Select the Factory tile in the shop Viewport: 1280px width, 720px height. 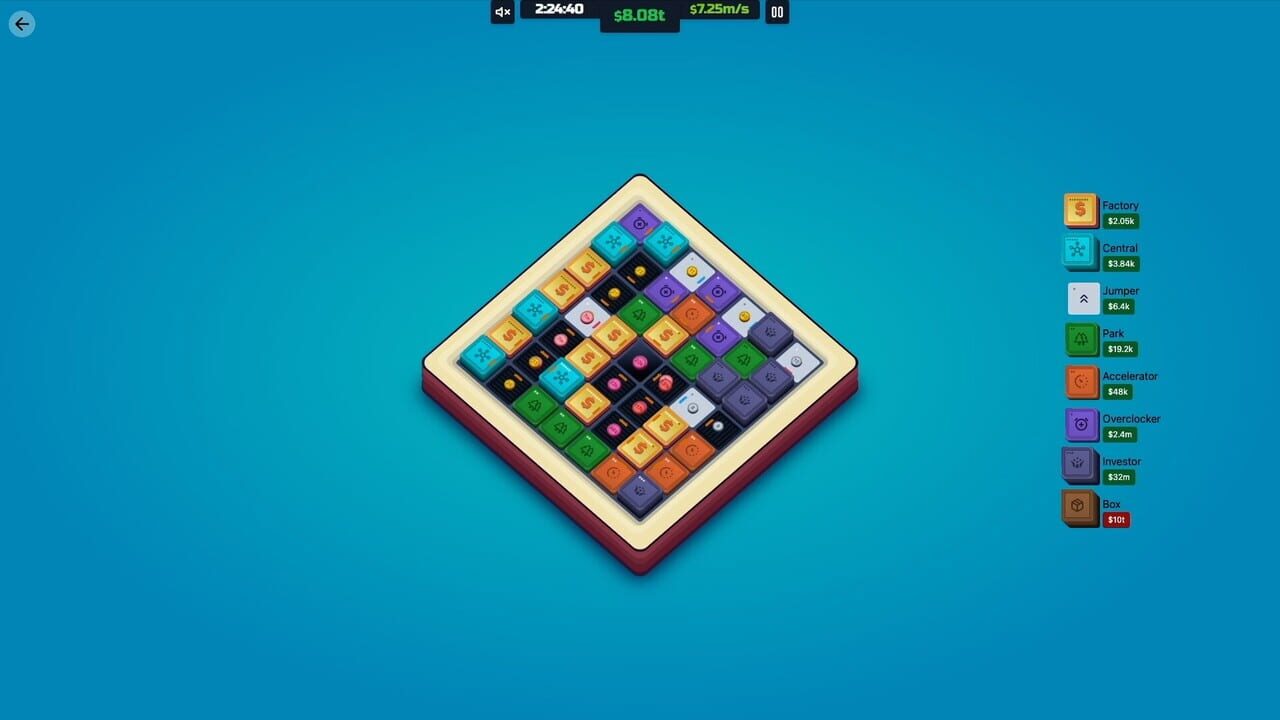pos(1080,209)
